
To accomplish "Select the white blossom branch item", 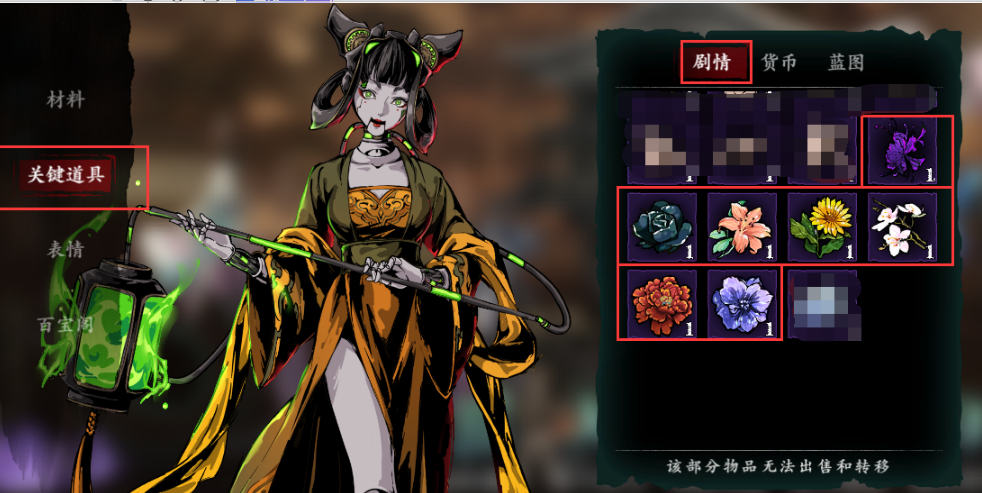I will click(x=902, y=226).
